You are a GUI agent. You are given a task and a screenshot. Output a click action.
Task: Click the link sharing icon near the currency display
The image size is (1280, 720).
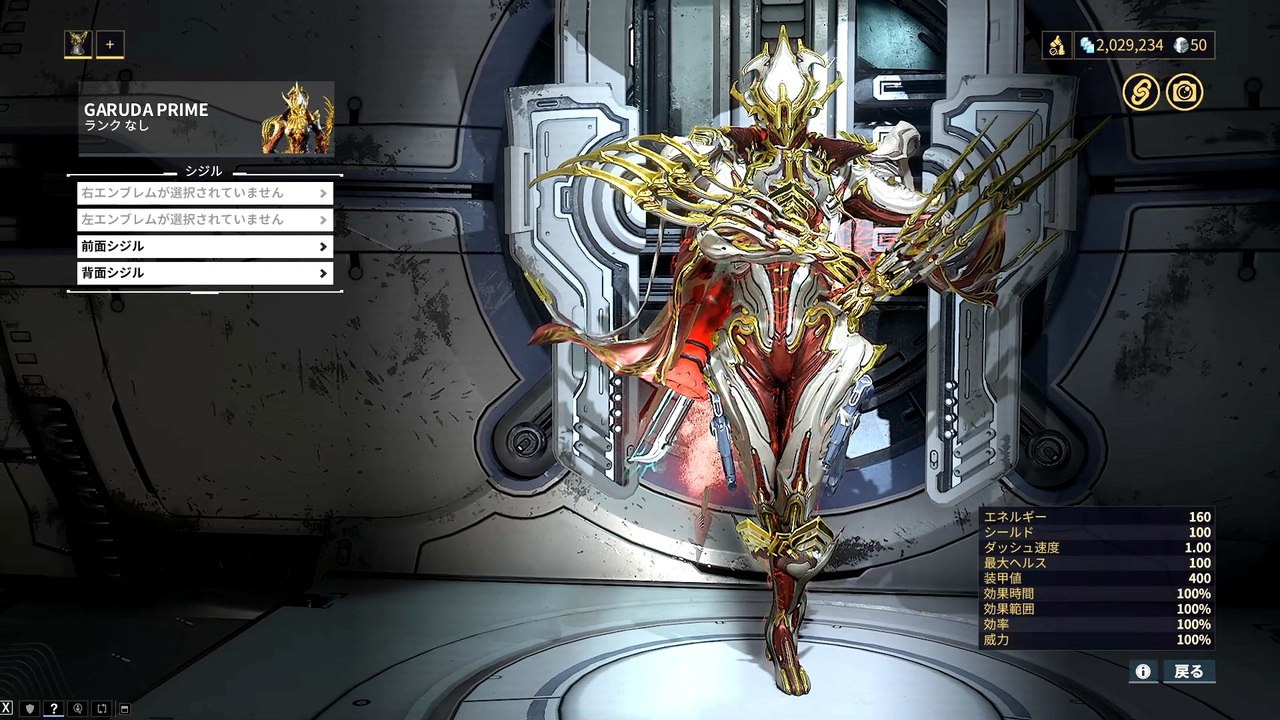1140,92
